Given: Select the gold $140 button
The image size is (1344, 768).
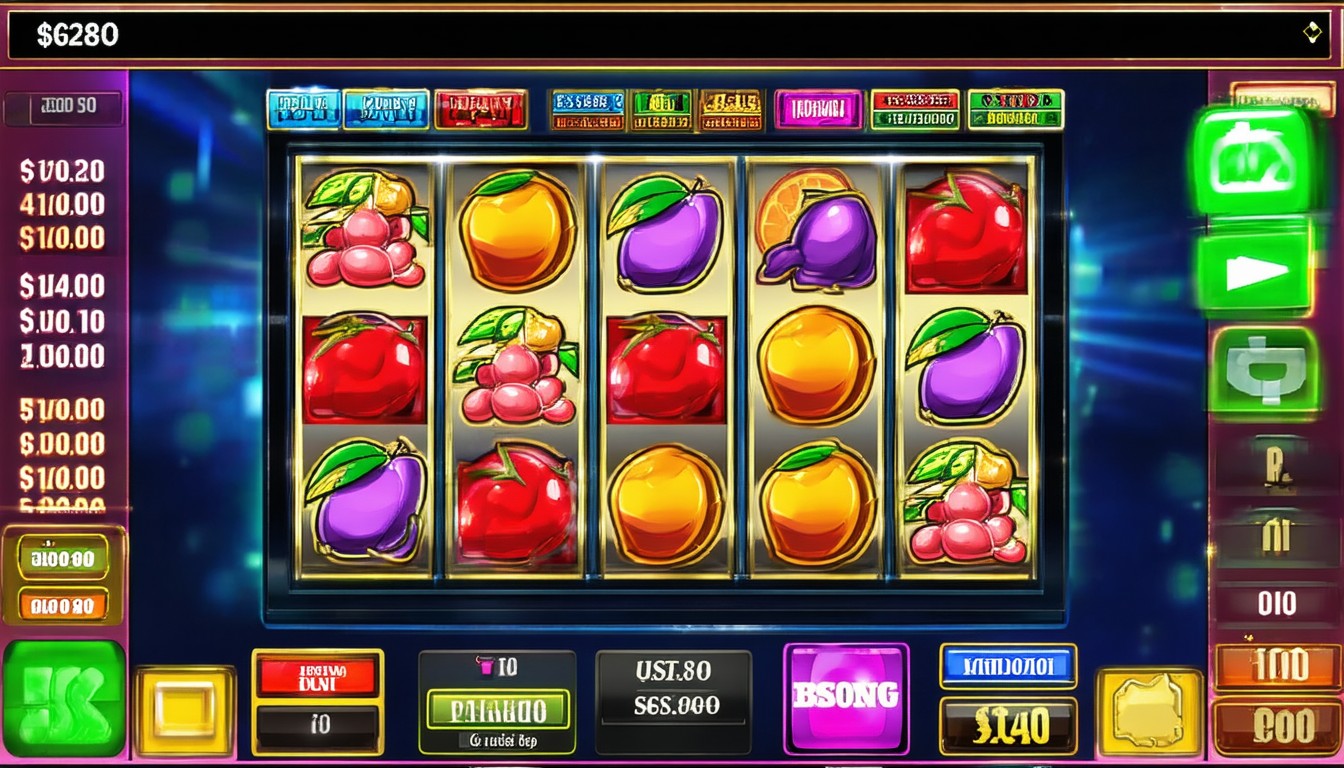Looking at the screenshot, I should (x=1008, y=726).
